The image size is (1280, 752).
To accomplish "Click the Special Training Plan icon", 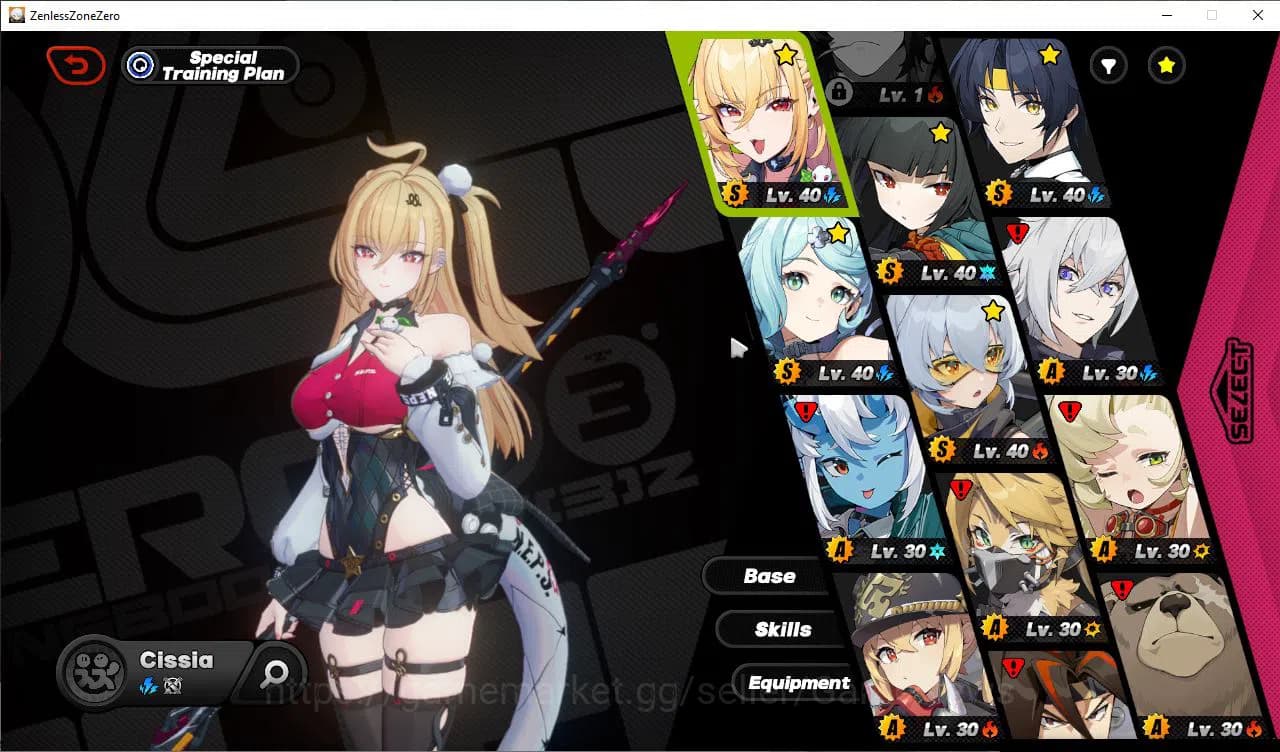I will (141, 65).
